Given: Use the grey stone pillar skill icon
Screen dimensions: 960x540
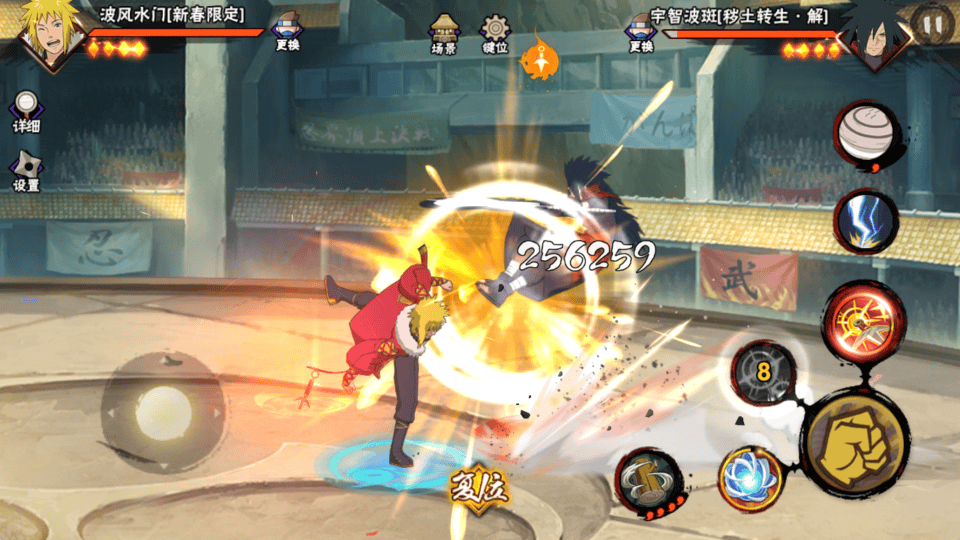Looking at the screenshot, I should pyautogui.click(x=648, y=479).
